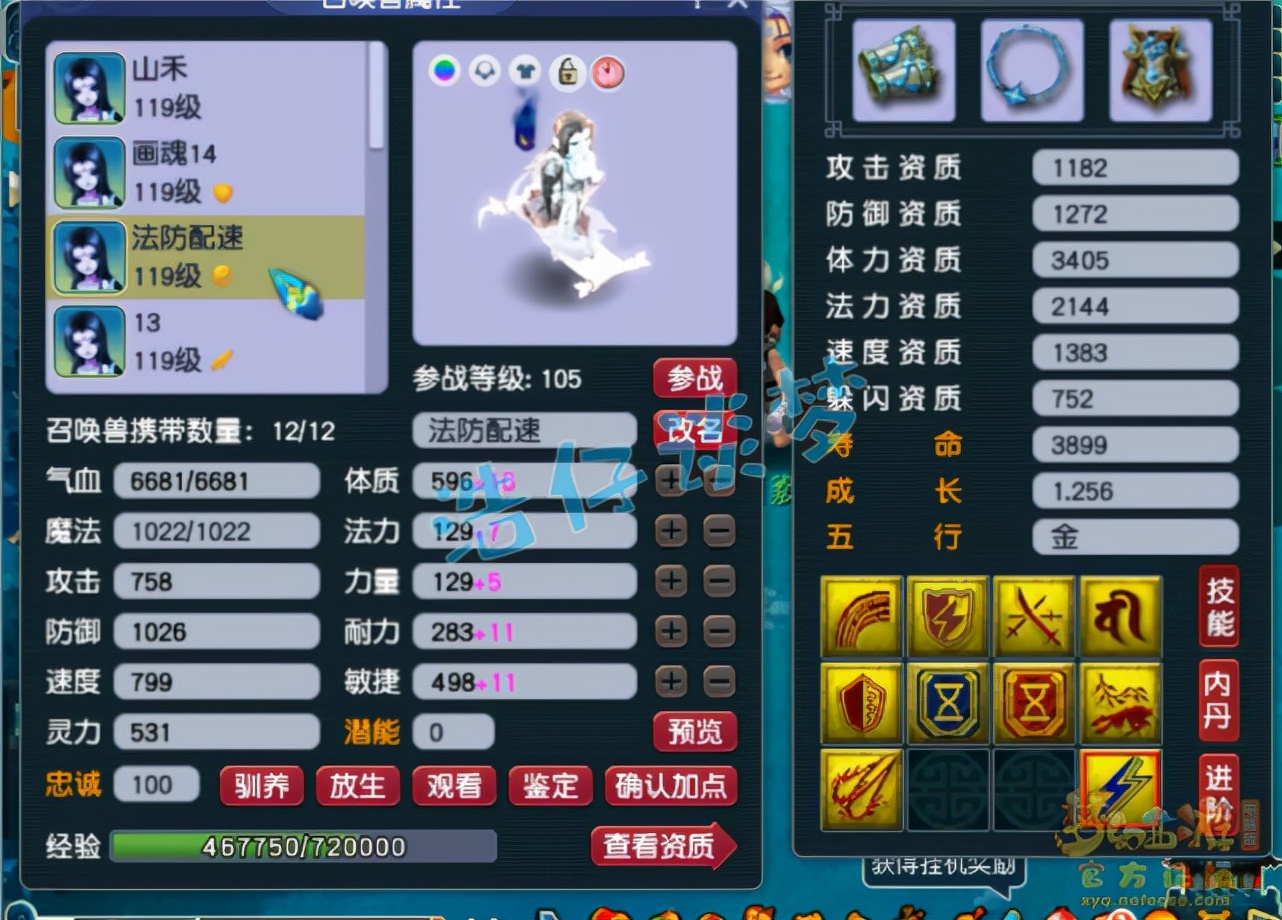
Task: Click the plus stepper next to 体质
Action: (670, 481)
